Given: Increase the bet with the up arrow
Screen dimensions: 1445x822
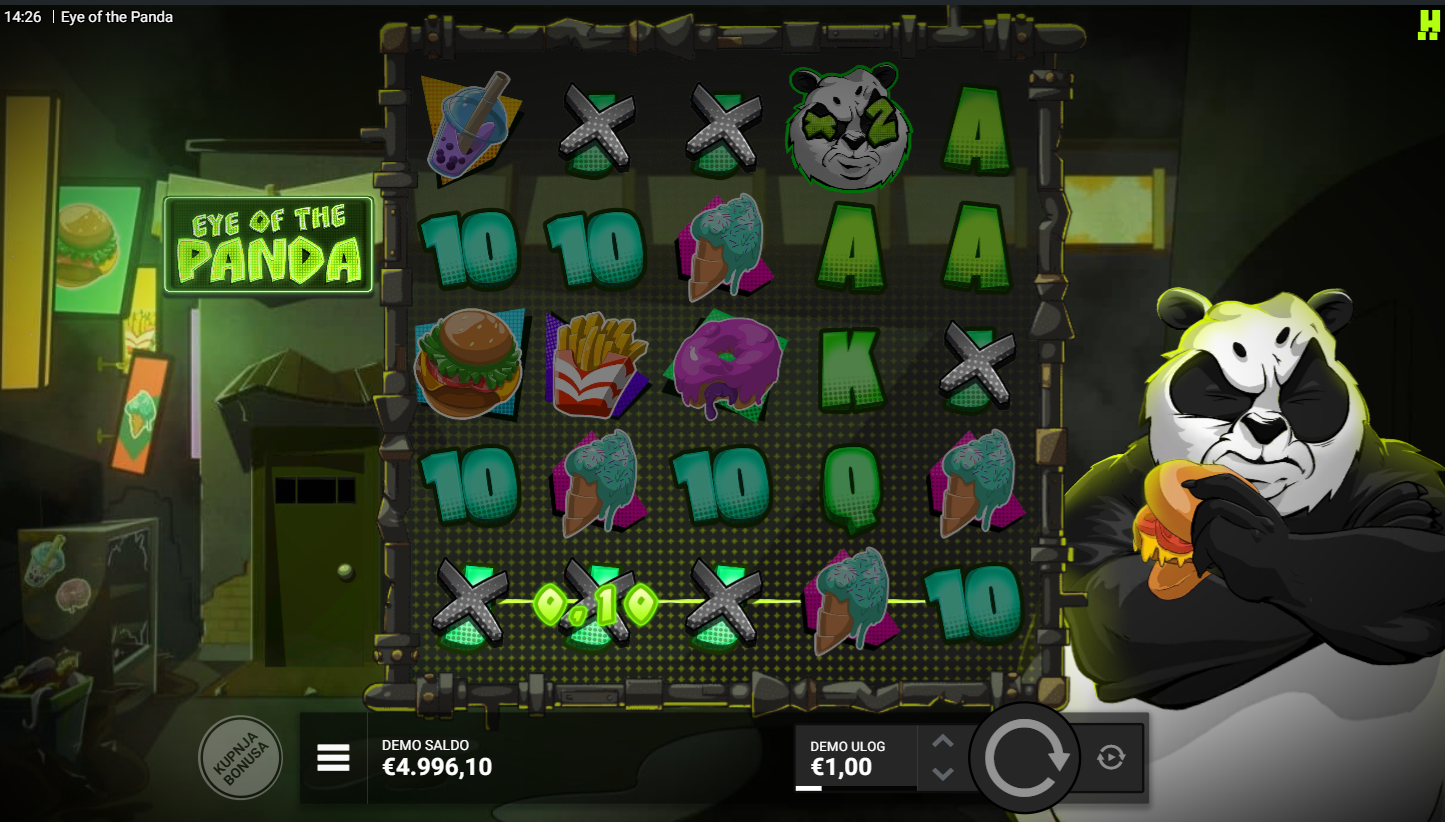Looking at the screenshot, I should pos(943,743).
